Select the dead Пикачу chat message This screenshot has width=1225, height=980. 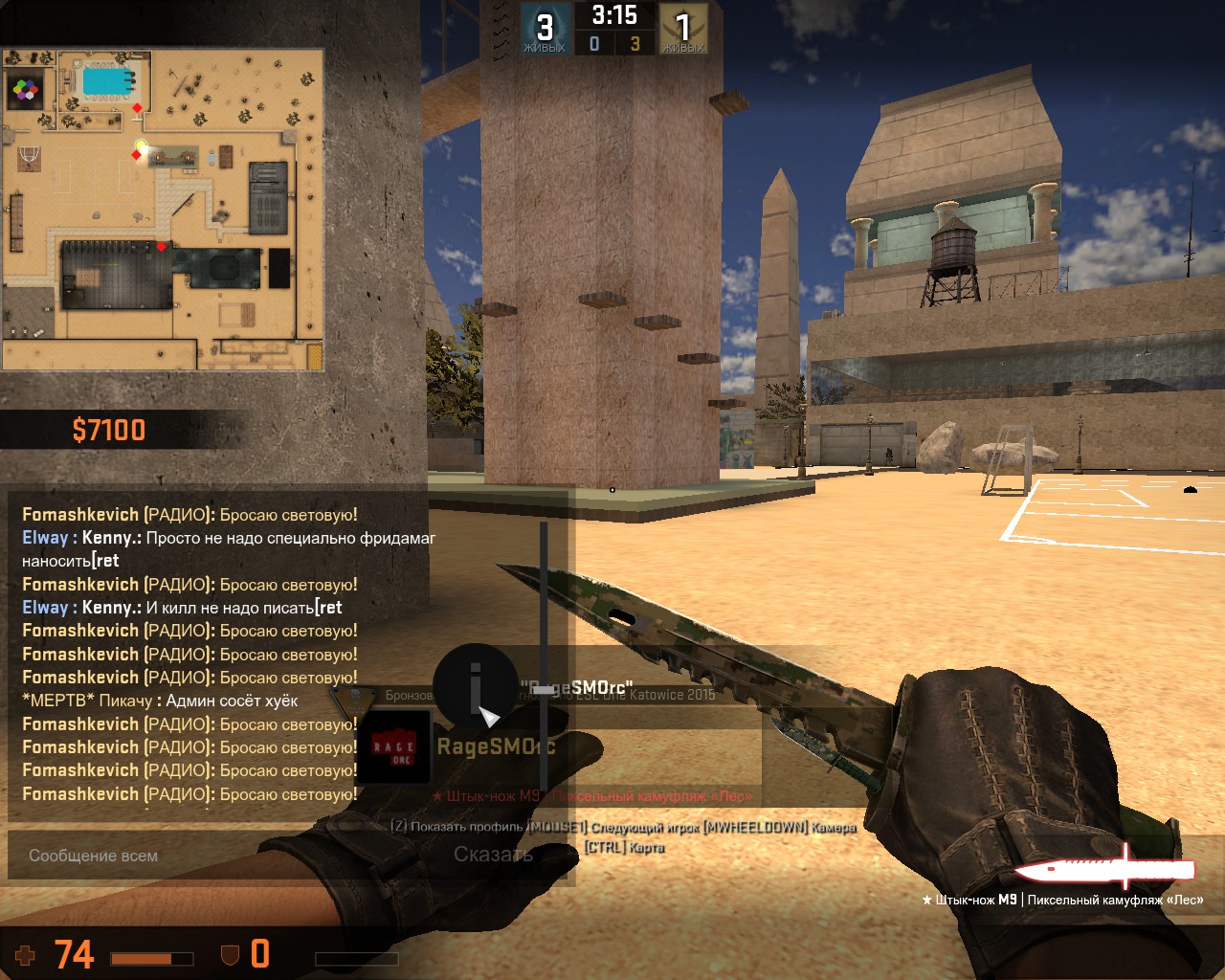[x=160, y=701]
